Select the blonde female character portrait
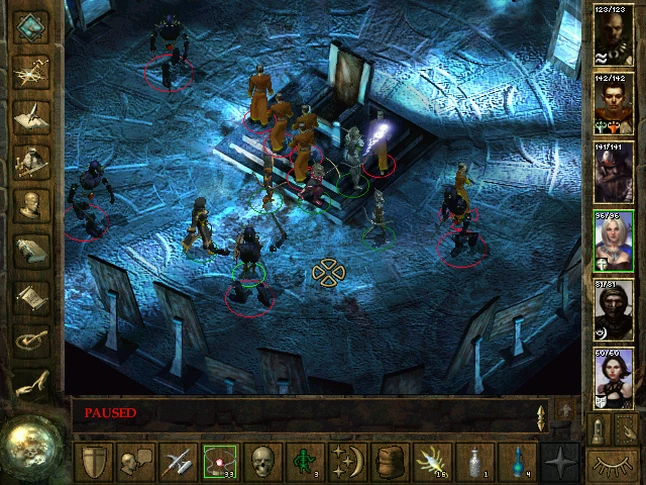 point(614,241)
